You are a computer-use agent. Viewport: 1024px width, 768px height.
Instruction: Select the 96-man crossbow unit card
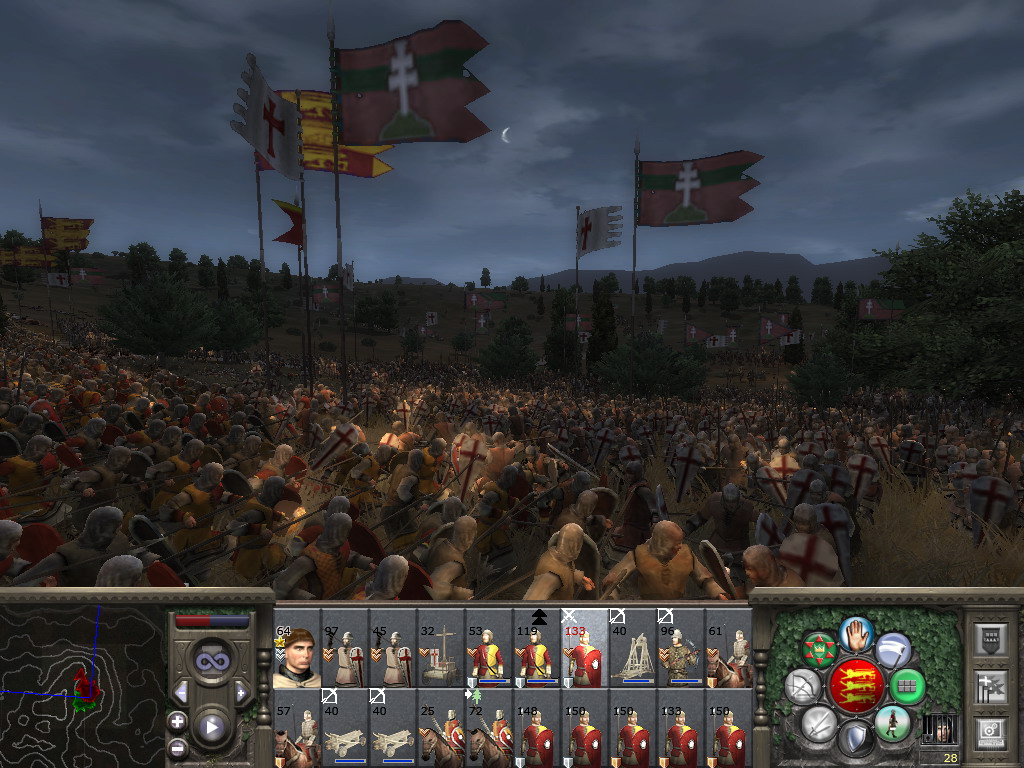(681, 657)
